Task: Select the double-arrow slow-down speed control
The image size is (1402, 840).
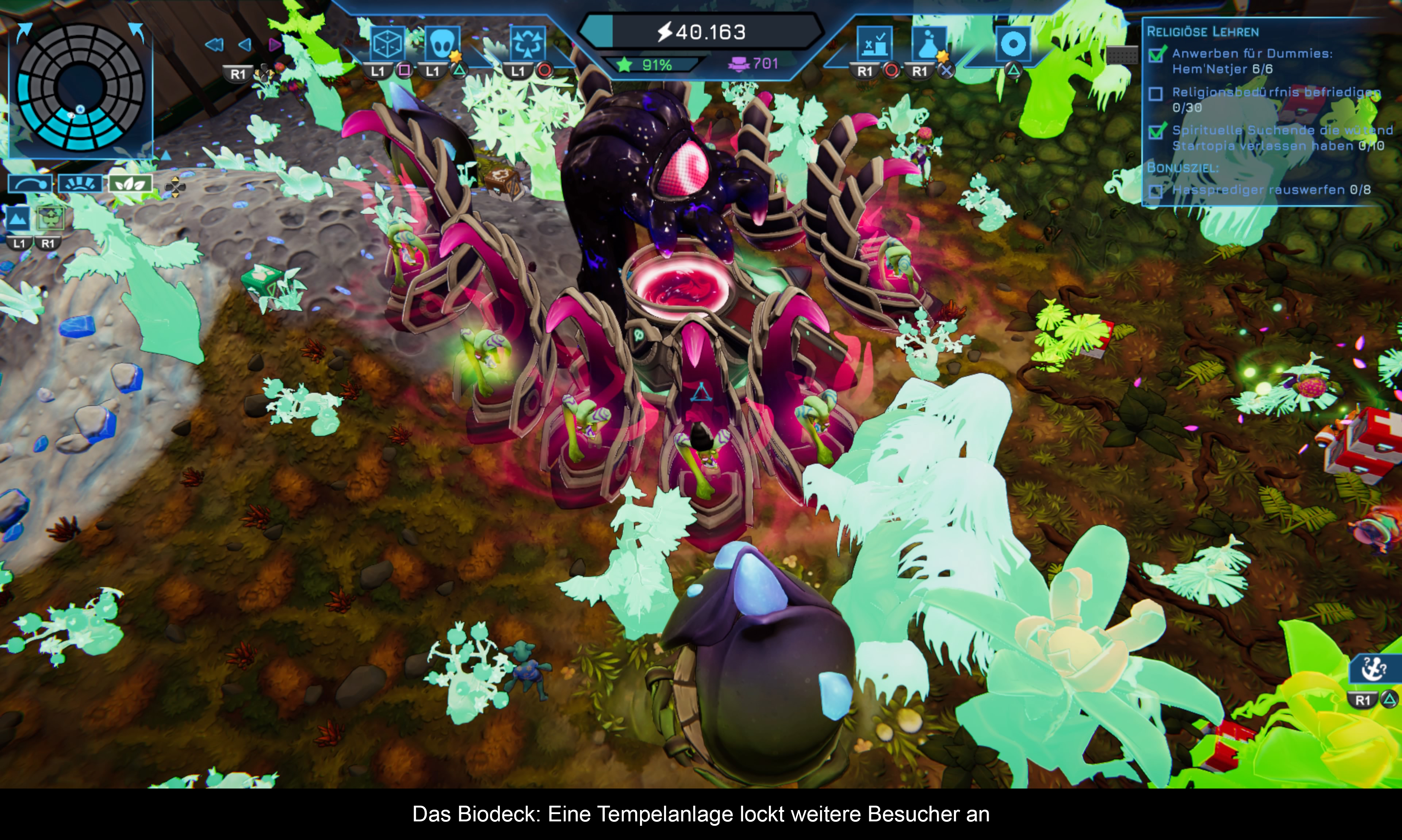Action: point(214,45)
